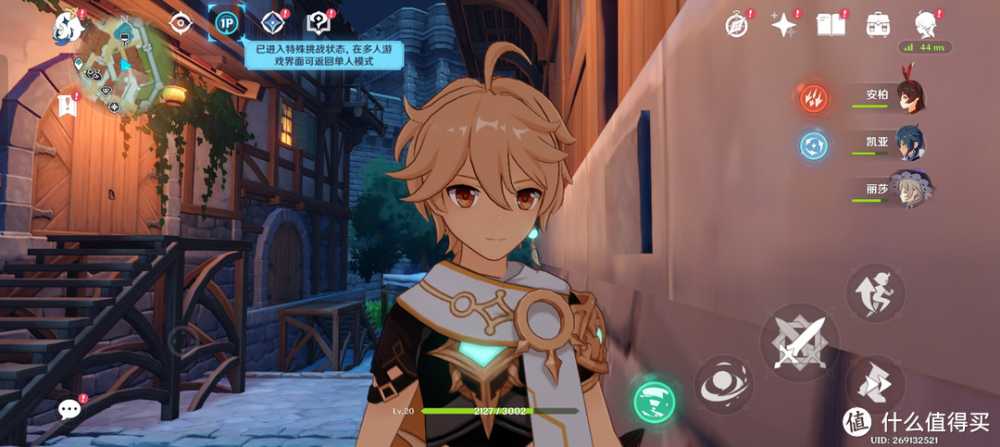Switch to party member 凯亚
The image size is (1000, 447).
click(x=909, y=144)
